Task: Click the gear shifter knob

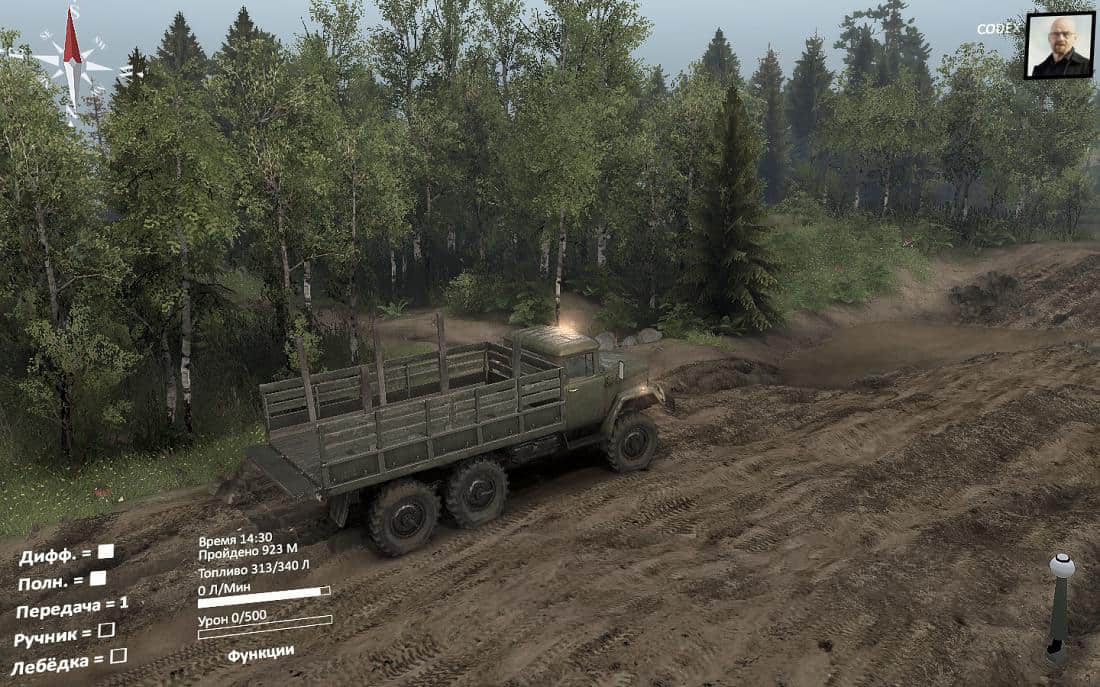Action: (1062, 567)
